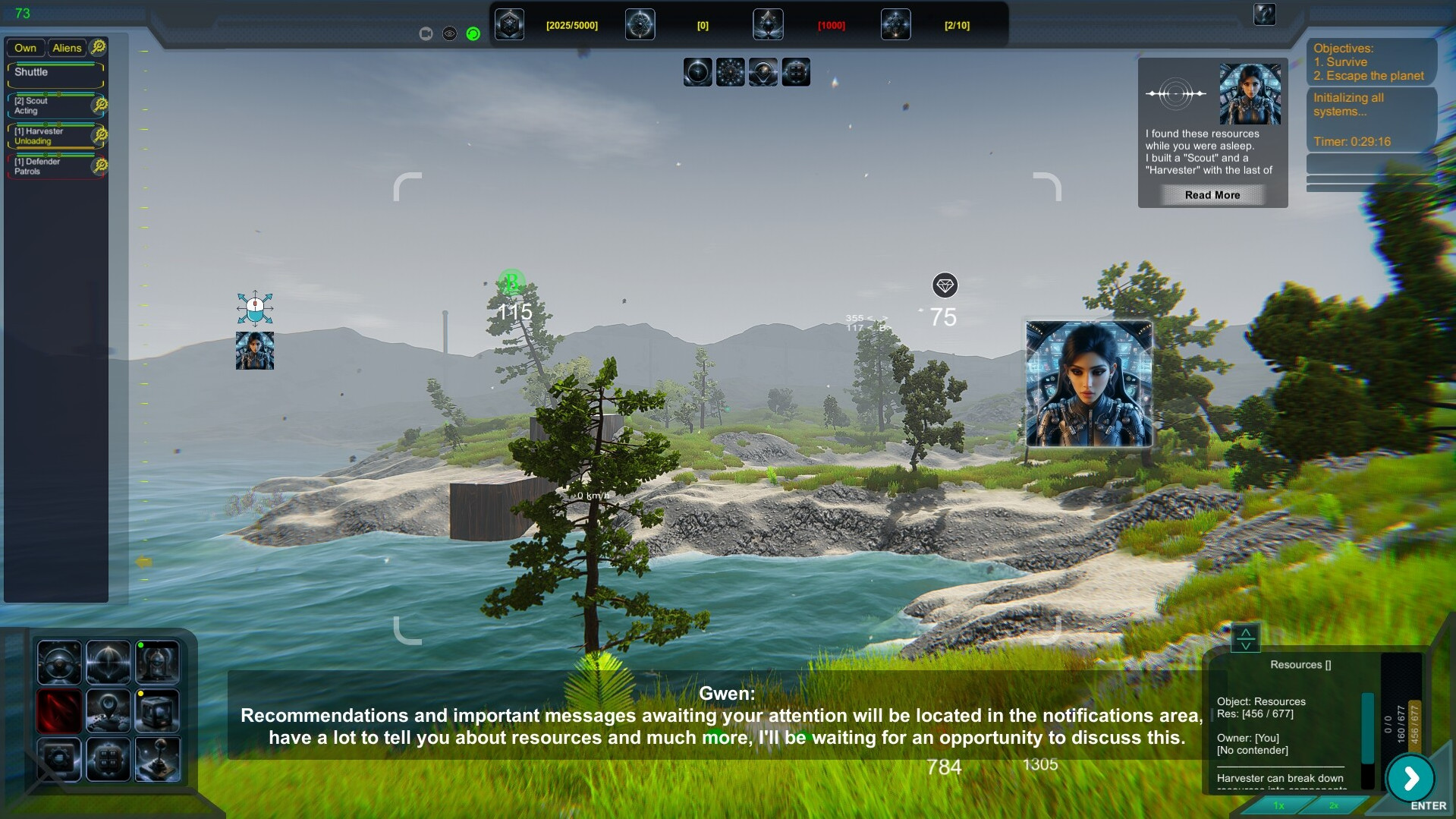1456x819 pixels.
Task: Toggle the eye visibility icon
Action: 449,34
